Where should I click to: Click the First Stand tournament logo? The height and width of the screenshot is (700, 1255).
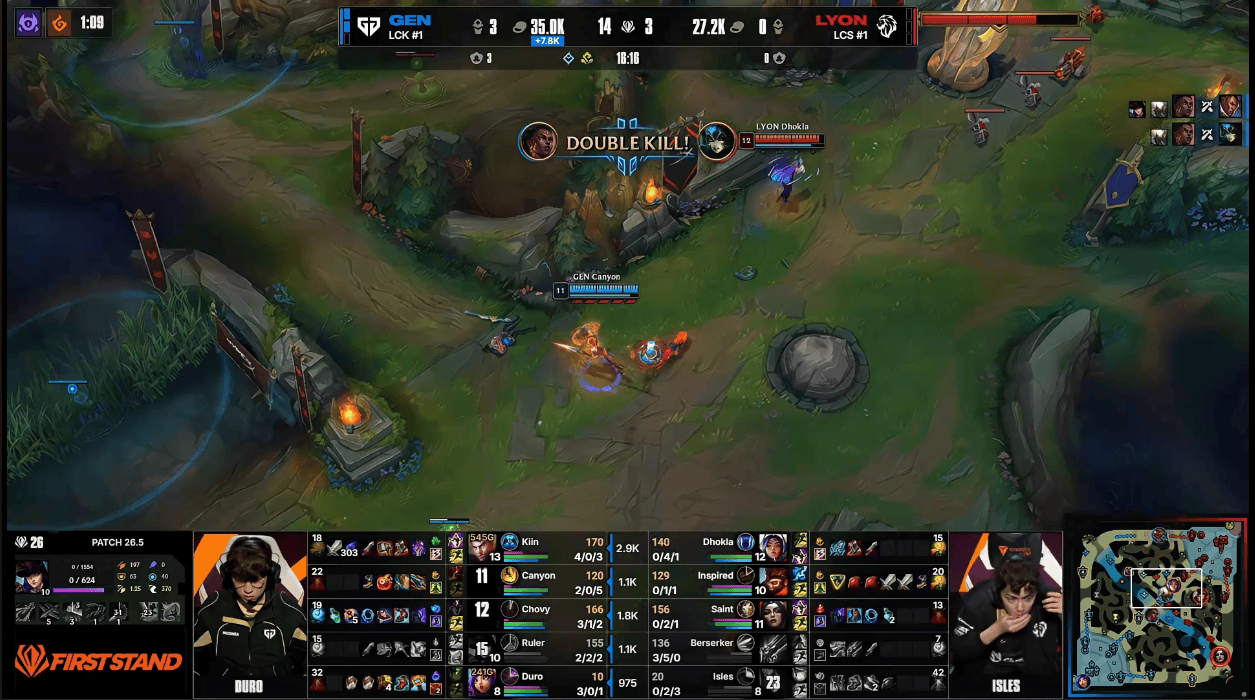pos(98,661)
